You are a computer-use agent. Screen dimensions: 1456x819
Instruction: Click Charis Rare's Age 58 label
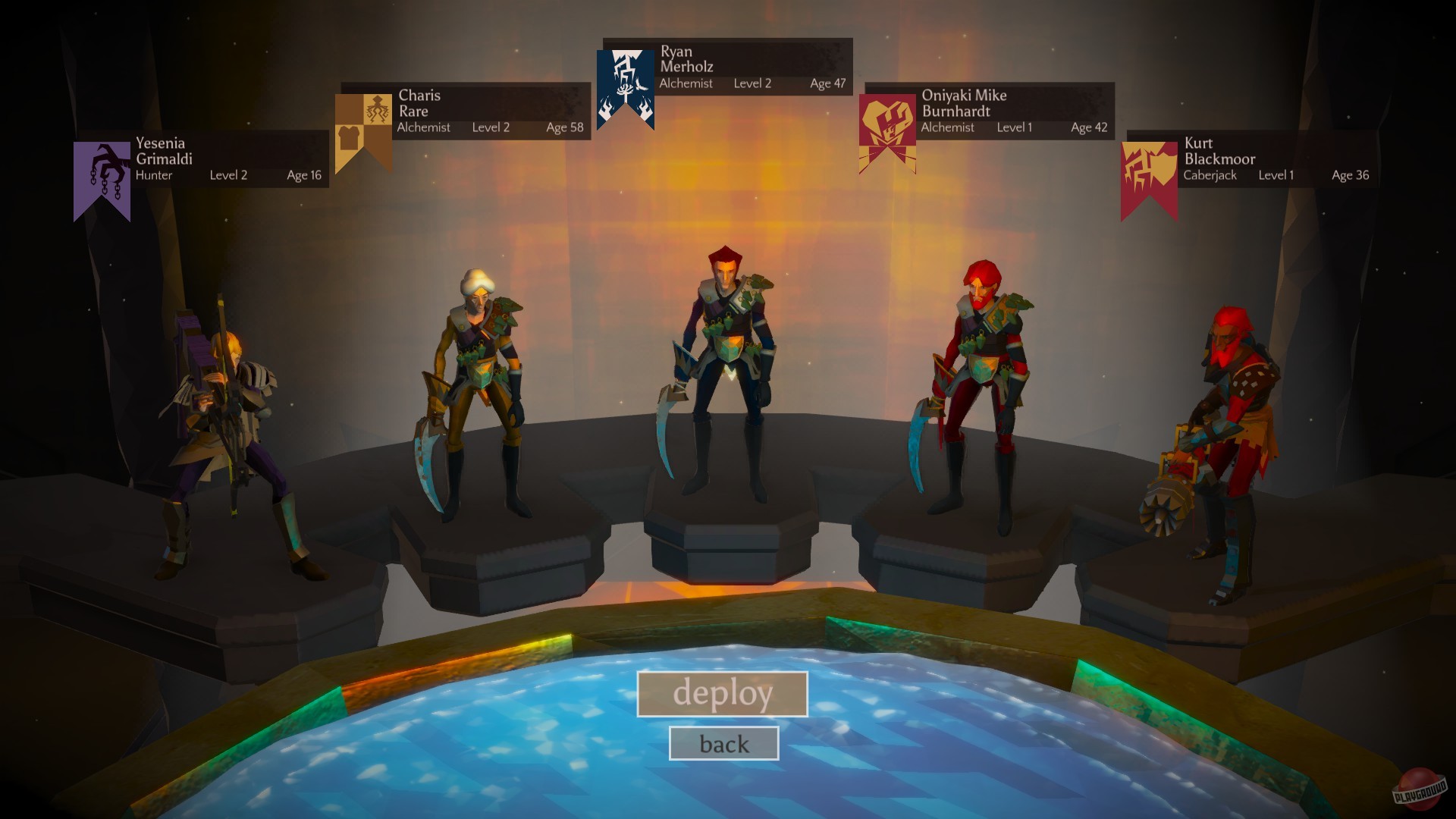pos(564,127)
